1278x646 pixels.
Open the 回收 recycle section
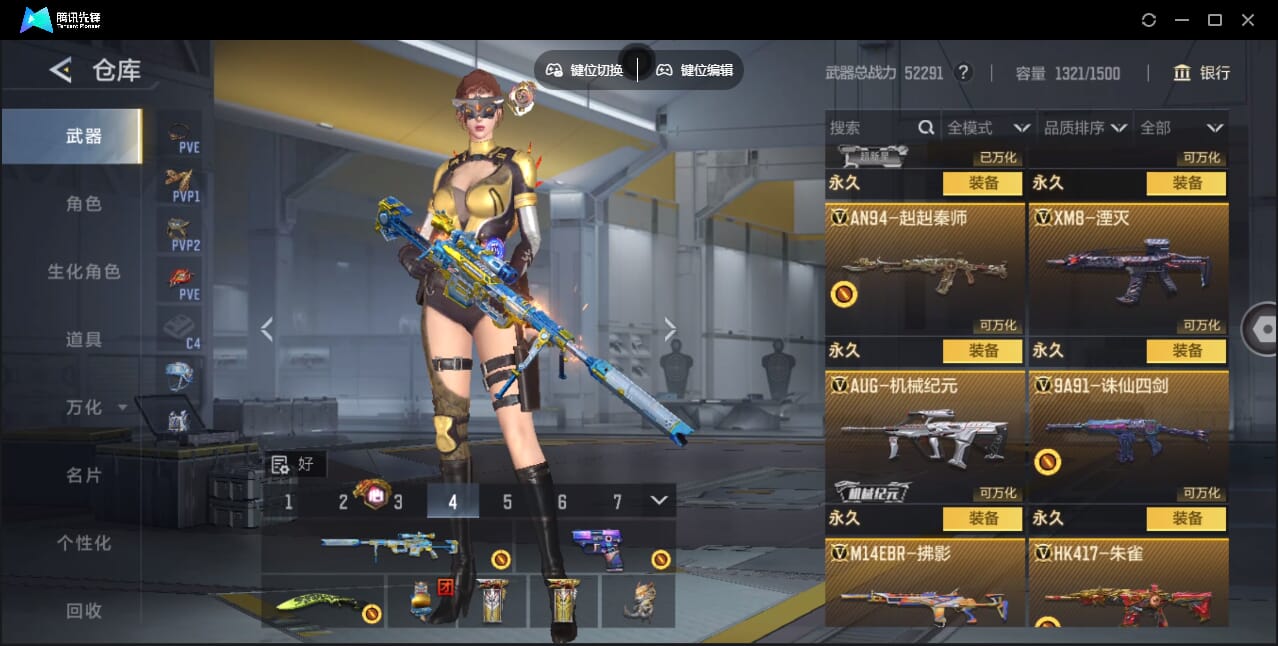pyautogui.click(x=84, y=611)
